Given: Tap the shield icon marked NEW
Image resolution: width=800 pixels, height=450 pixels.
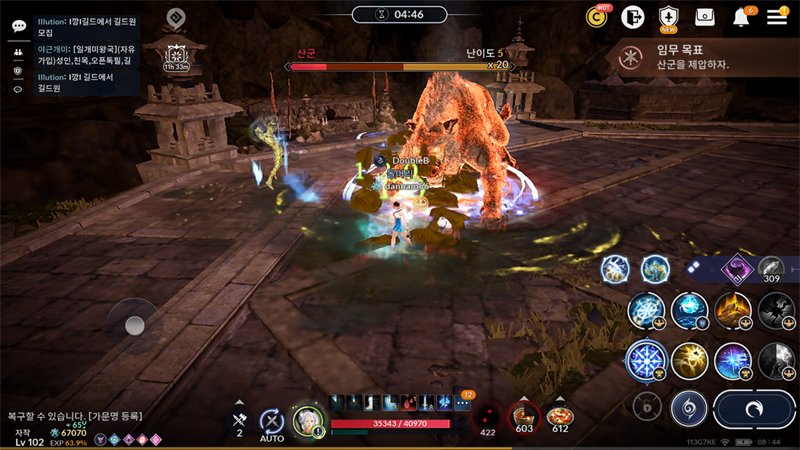Looking at the screenshot, I should coord(668,17).
